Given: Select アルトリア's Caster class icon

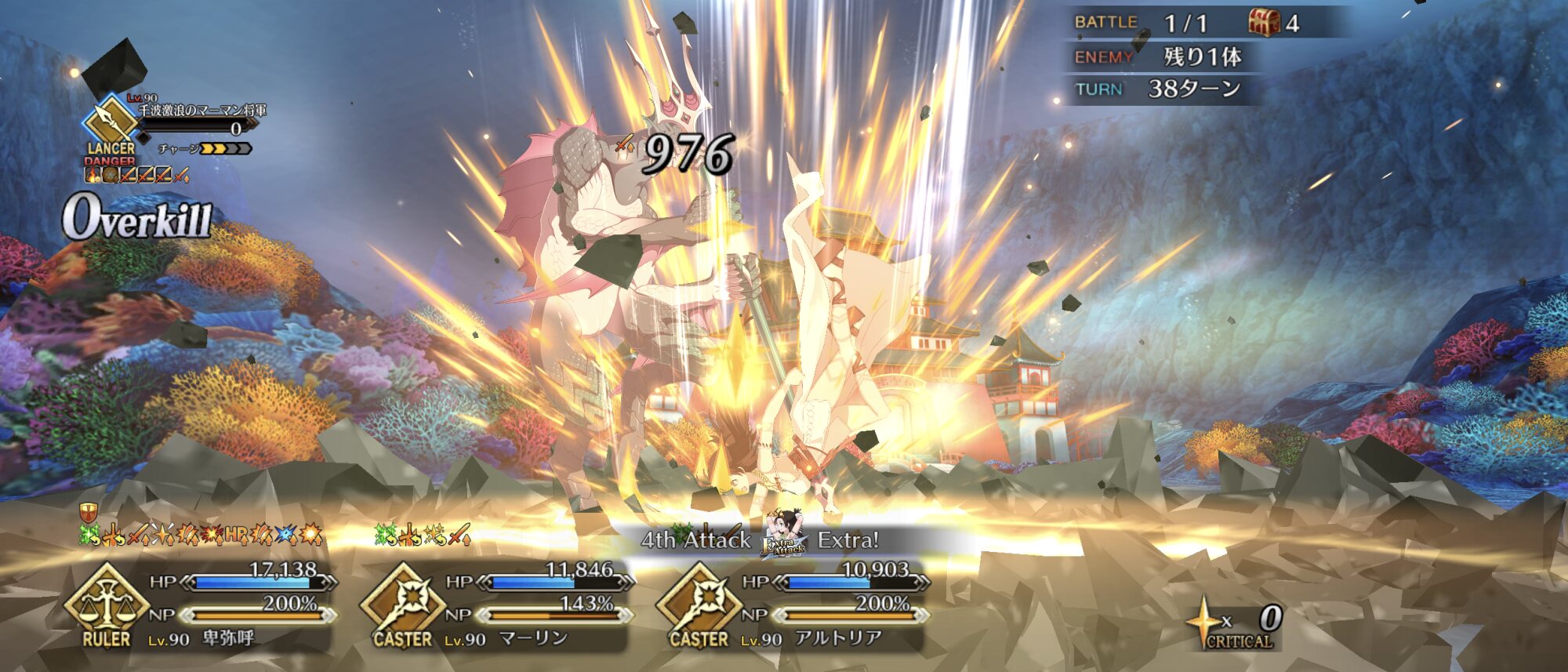Looking at the screenshot, I should pyautogui.click(x=699, y=604).
